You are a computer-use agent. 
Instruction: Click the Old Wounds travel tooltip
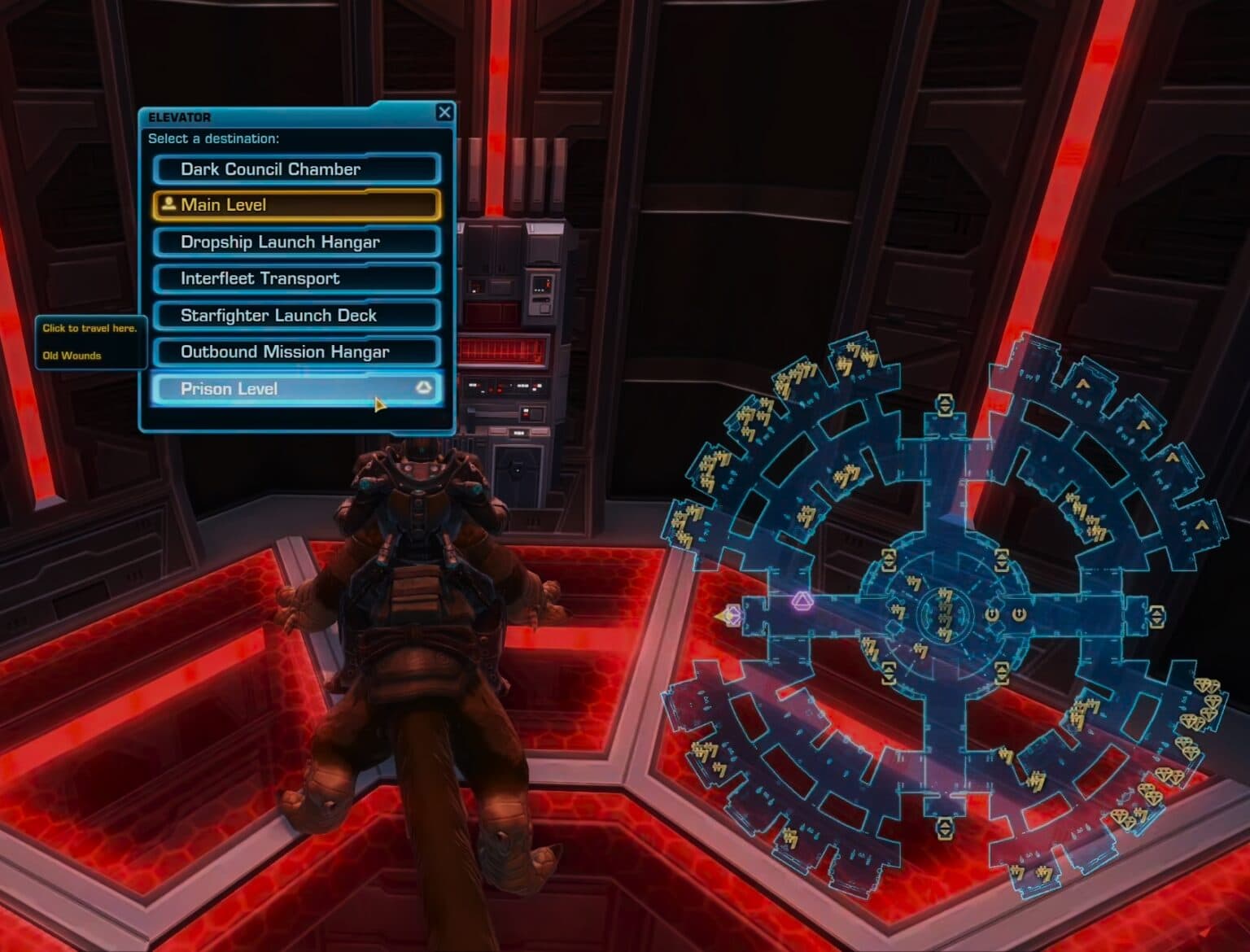[x=71, y=355]
